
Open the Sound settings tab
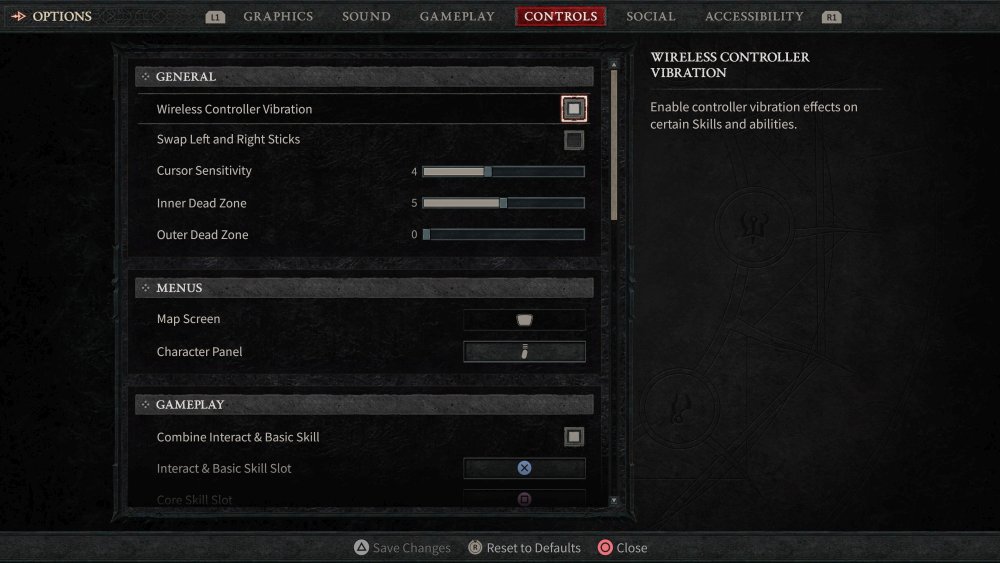coord(366,16)
